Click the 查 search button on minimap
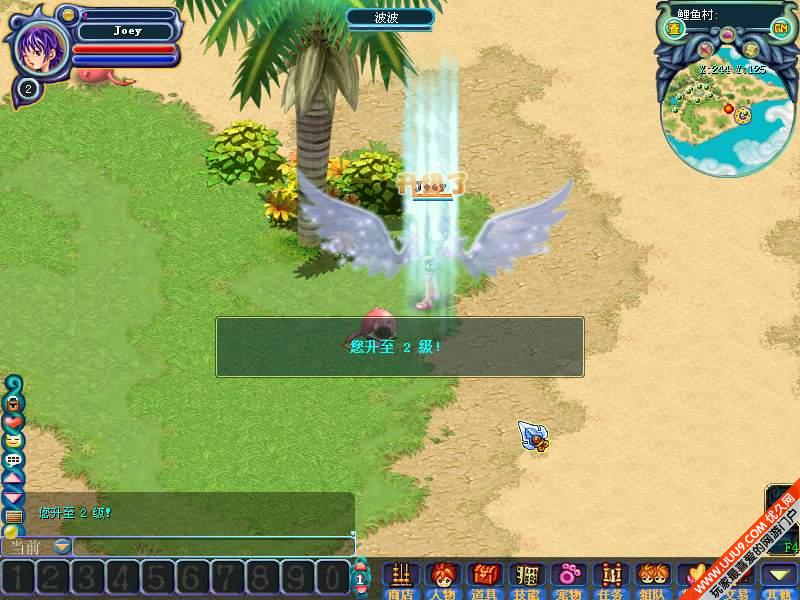 click(675, 30)
